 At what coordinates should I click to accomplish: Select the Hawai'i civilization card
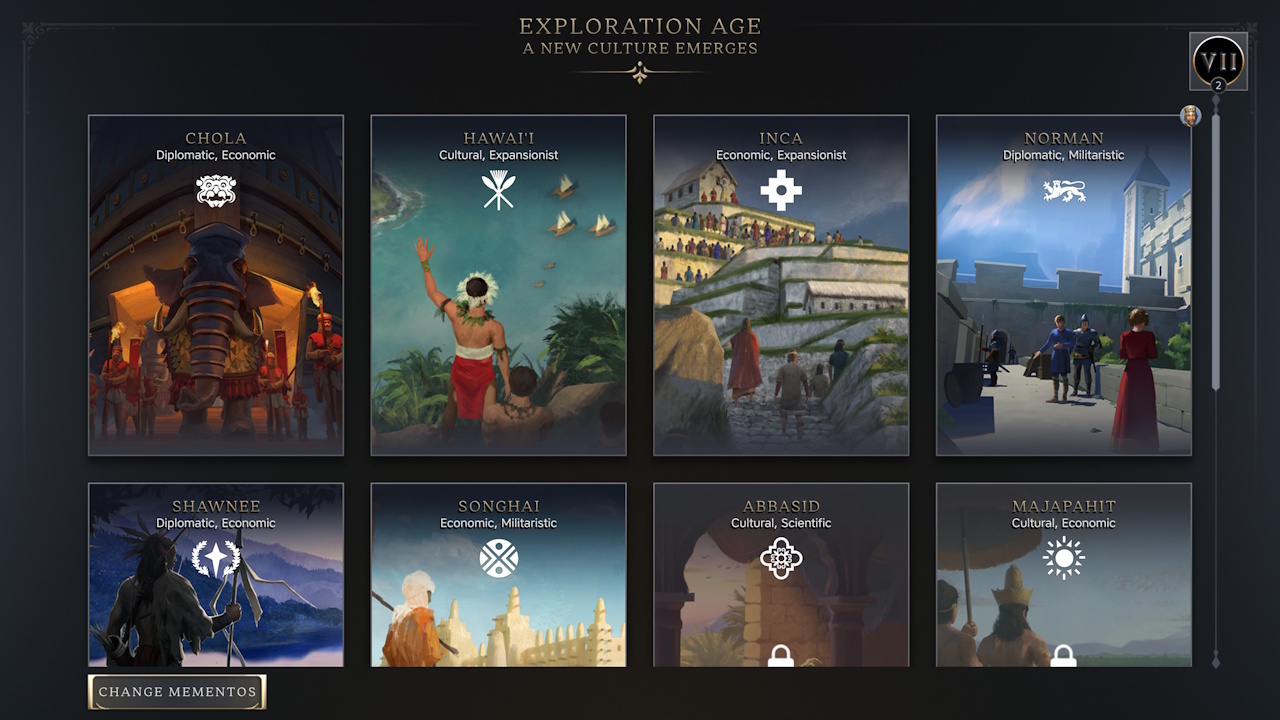[498, 320]
